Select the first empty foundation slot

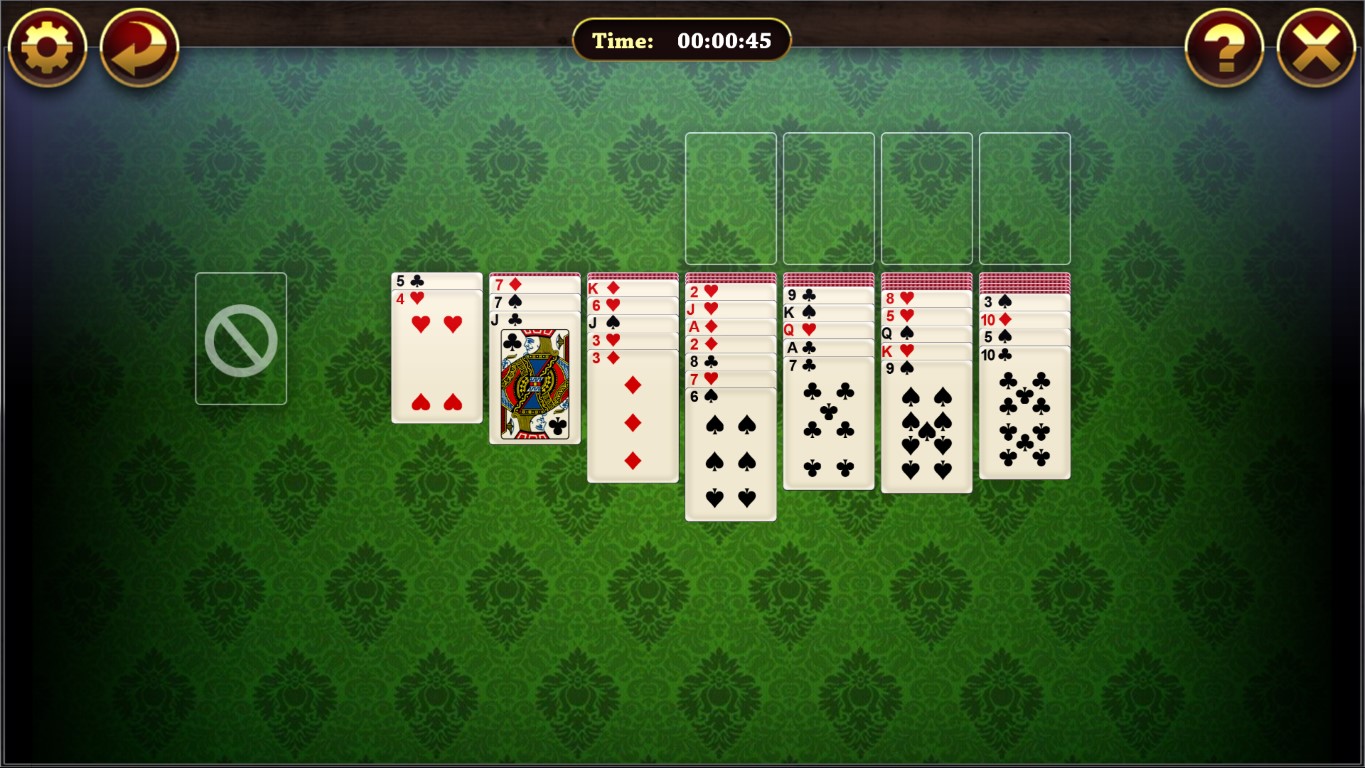pos(730,197)
